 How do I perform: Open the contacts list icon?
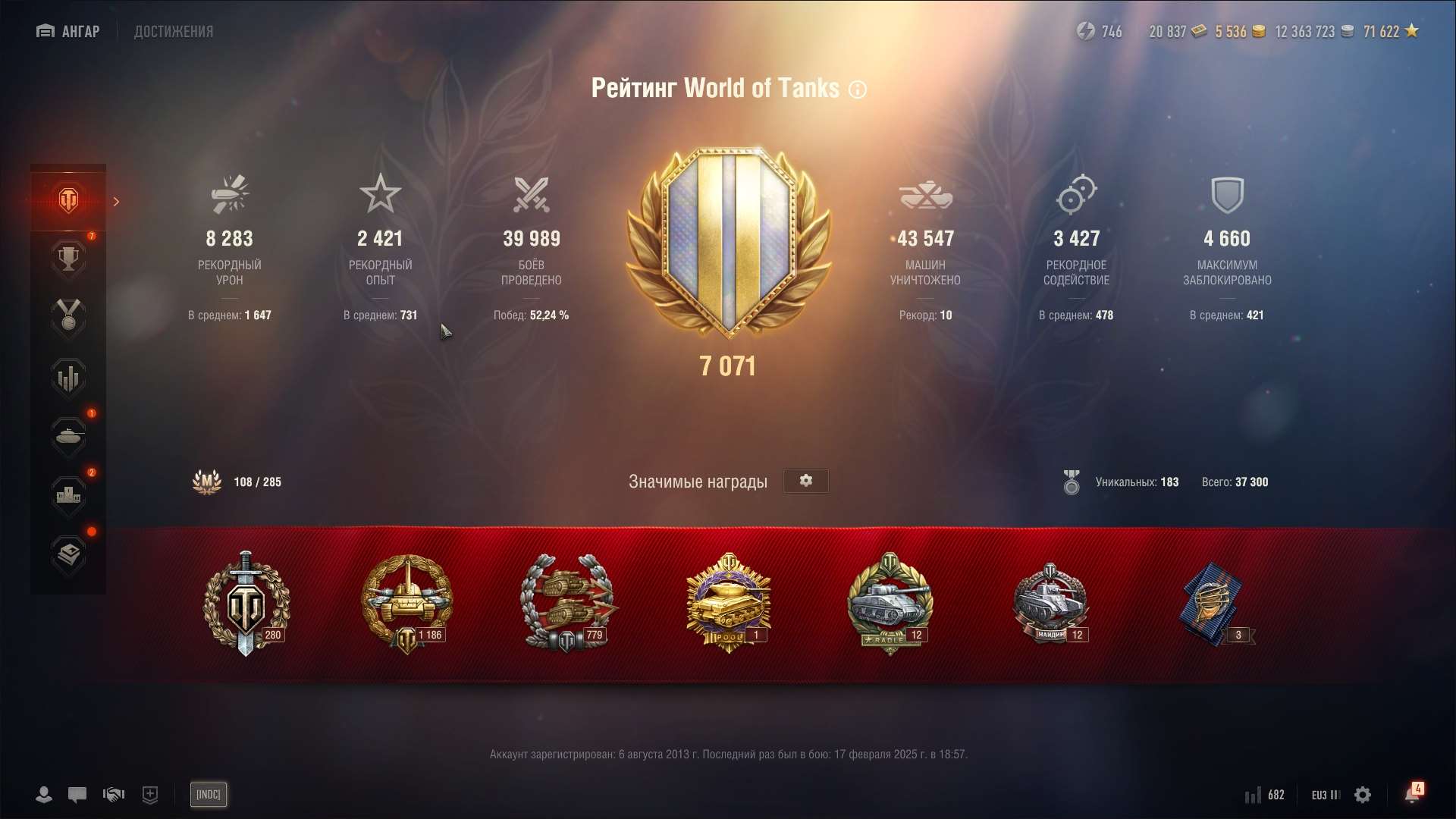tap(43, 795)
